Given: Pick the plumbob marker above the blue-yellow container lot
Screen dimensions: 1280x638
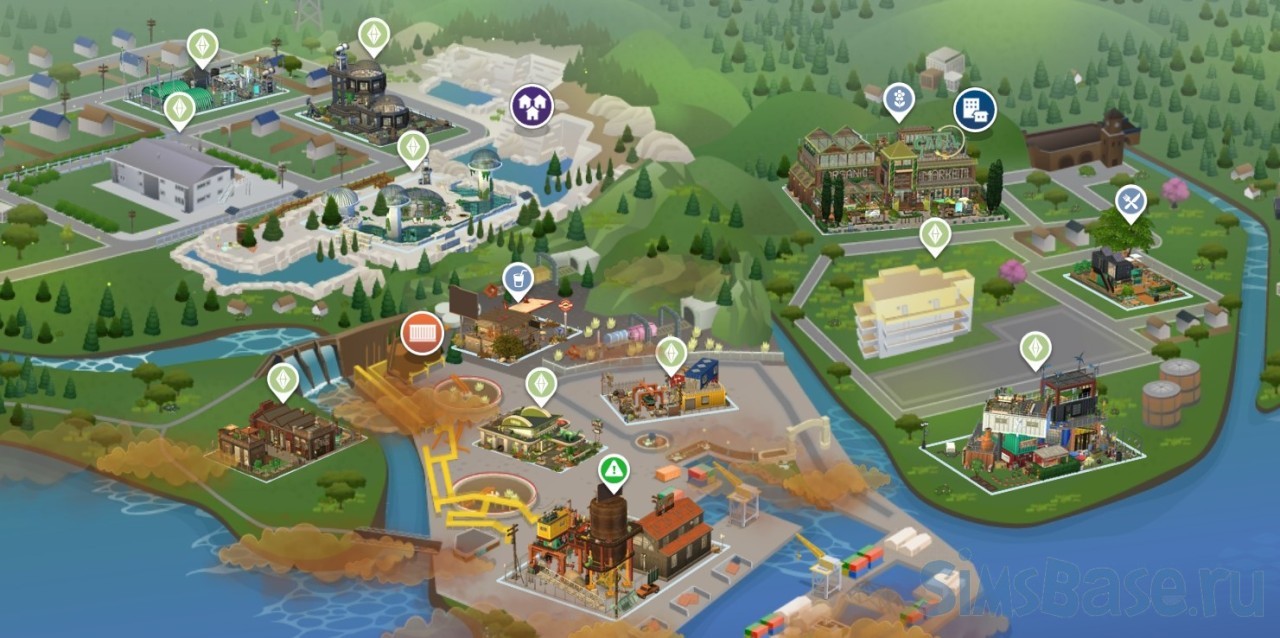Looking at the screenshot, I should pos(671,354).
